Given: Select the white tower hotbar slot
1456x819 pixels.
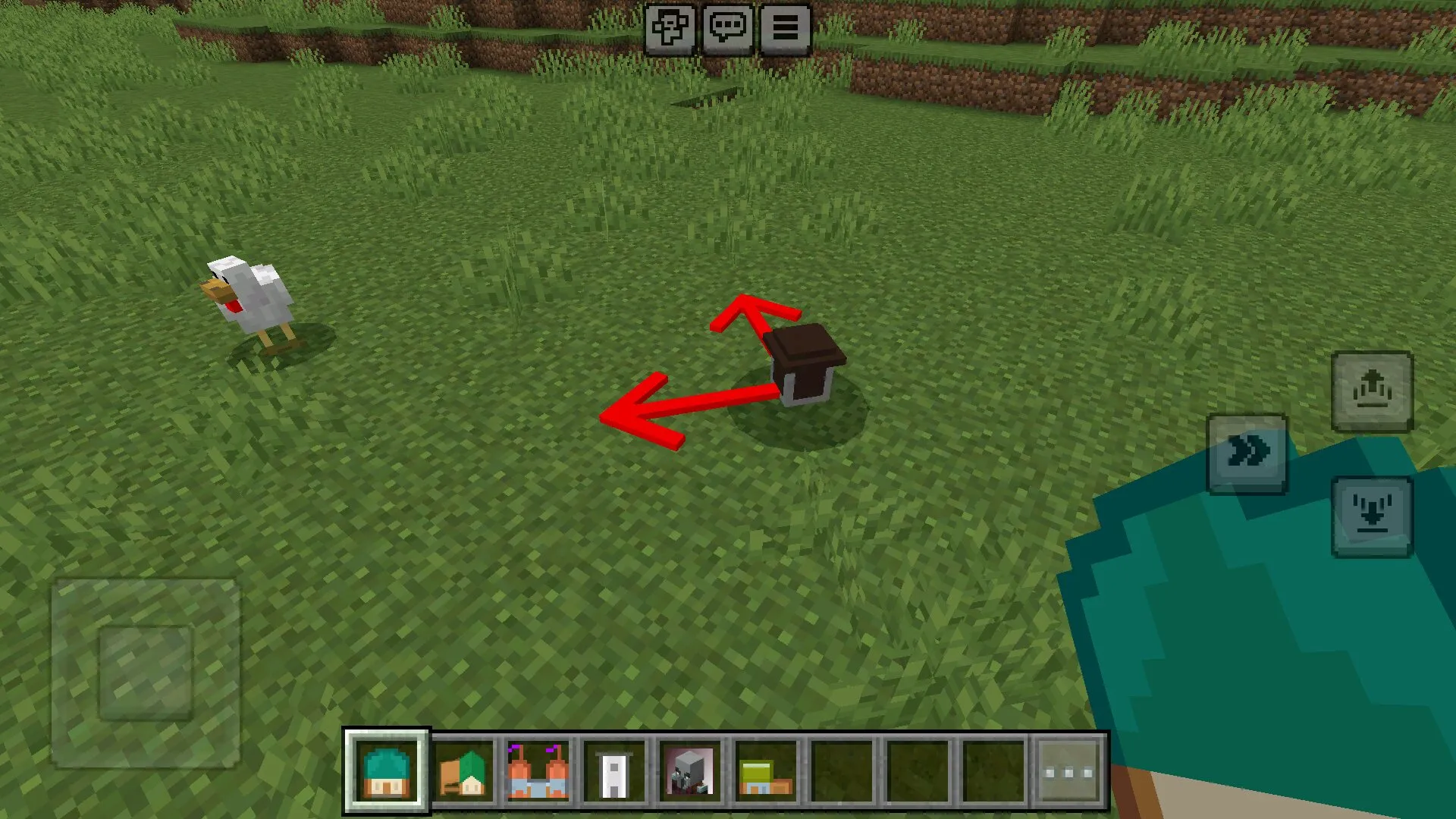Looking at the screenshot, I should [614, 772].
